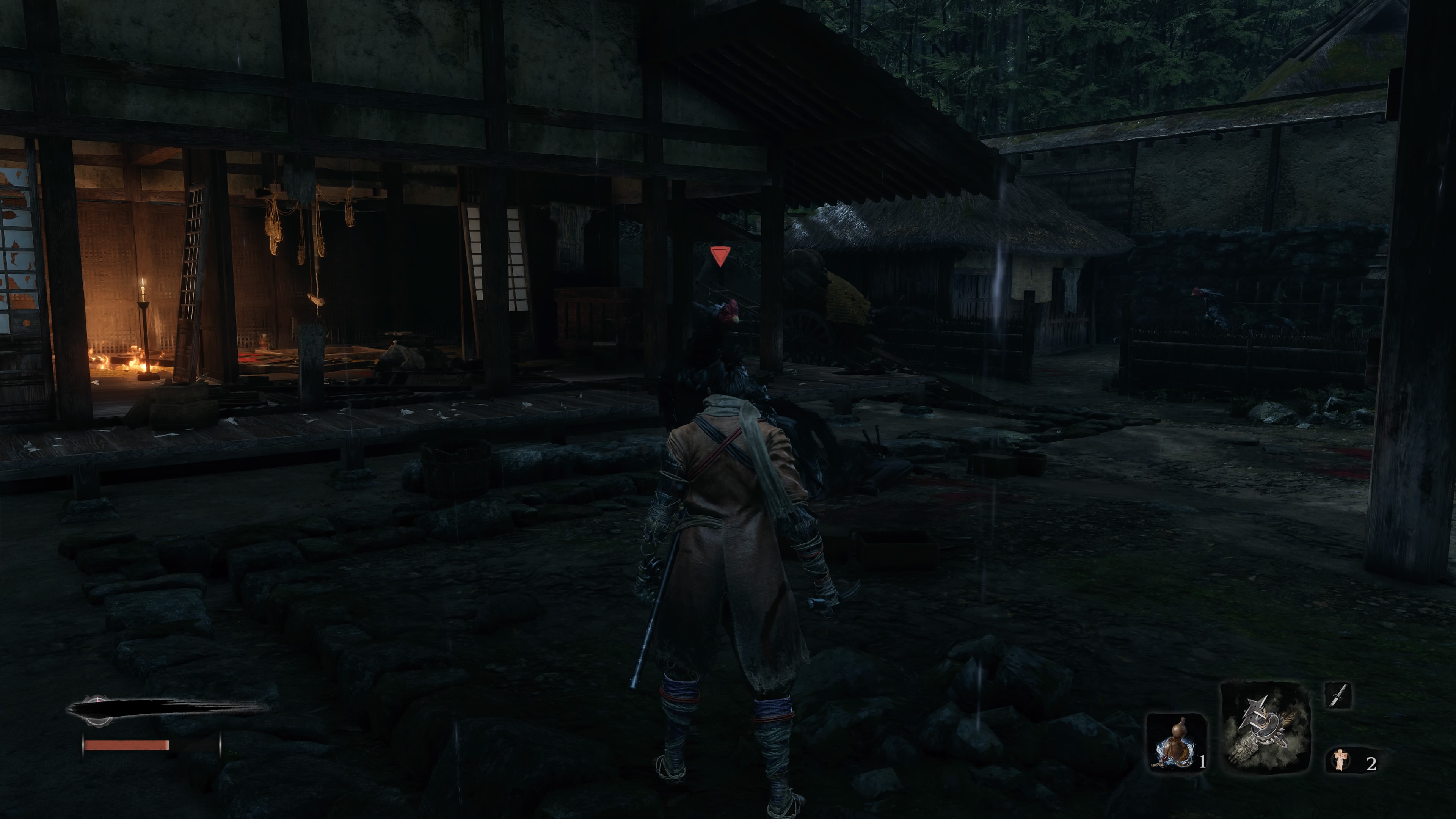Click the small sword combat art icon
The image size is (1456, 819).
pos(1338,695)
